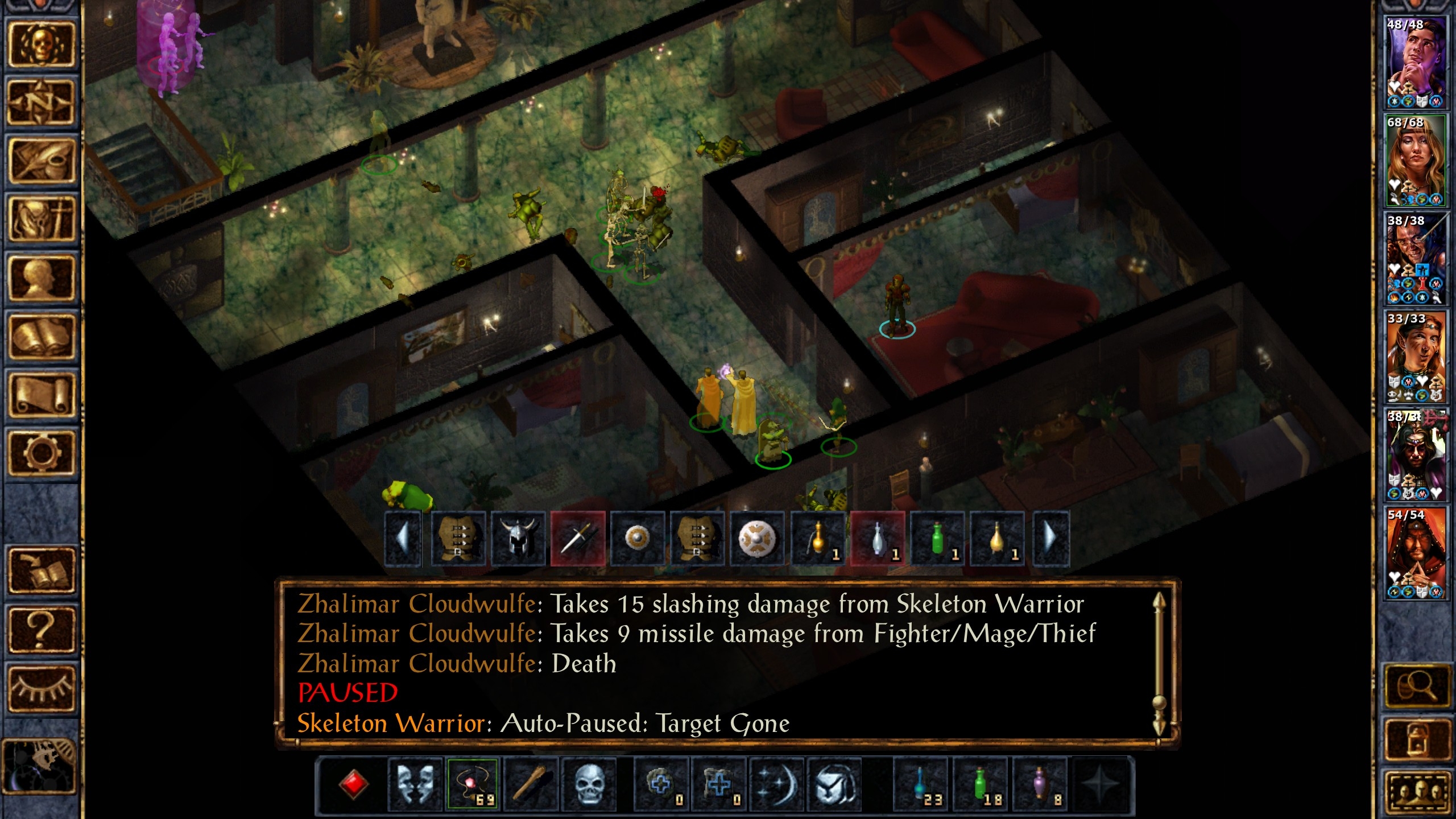Select the red-hooded 54/54 mage portrait
Screen dimensions: 1456x819
pyautogui.click(x=1415, y=553)
